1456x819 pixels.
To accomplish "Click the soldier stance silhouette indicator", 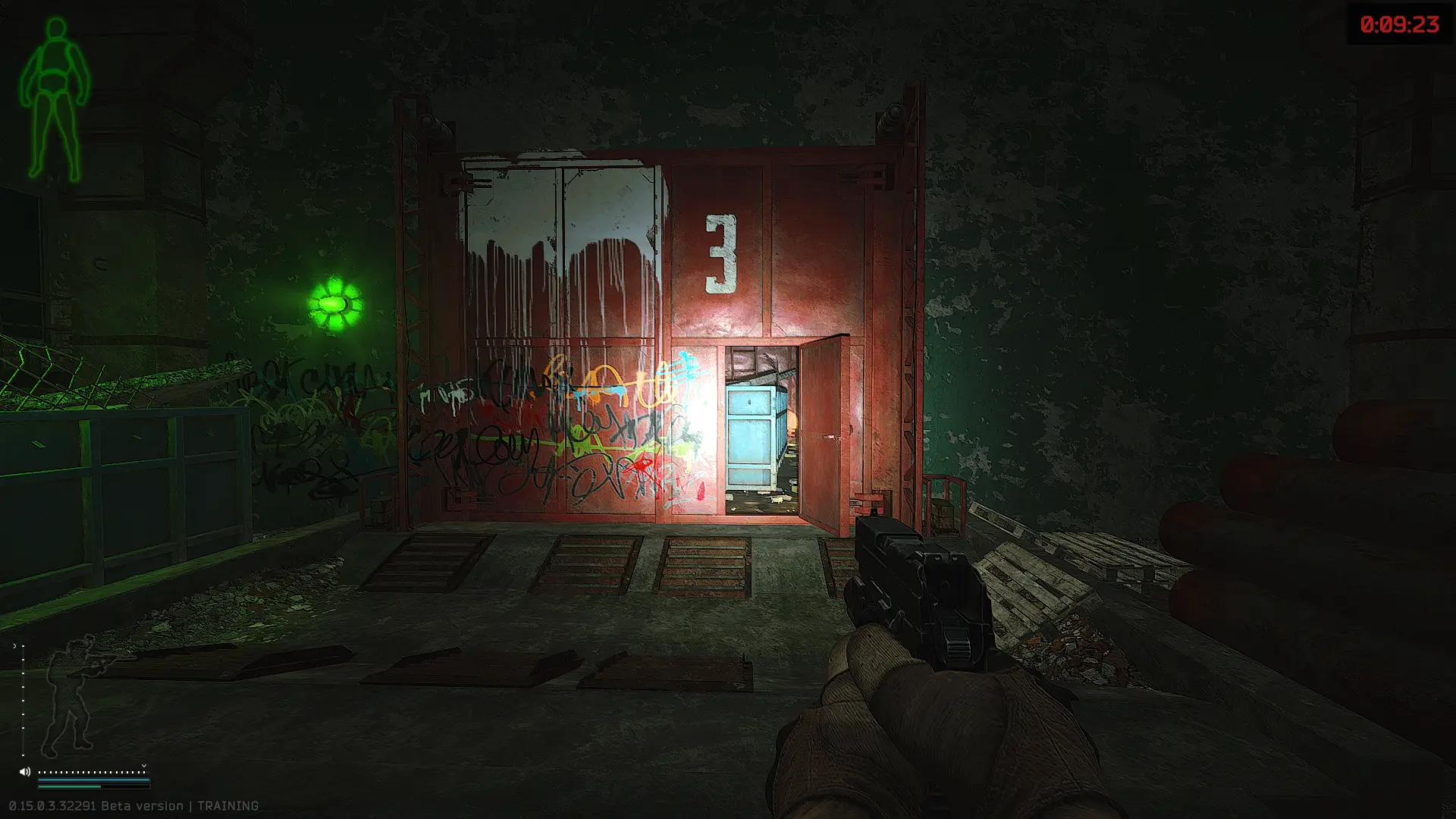I will tap(70, 696).
